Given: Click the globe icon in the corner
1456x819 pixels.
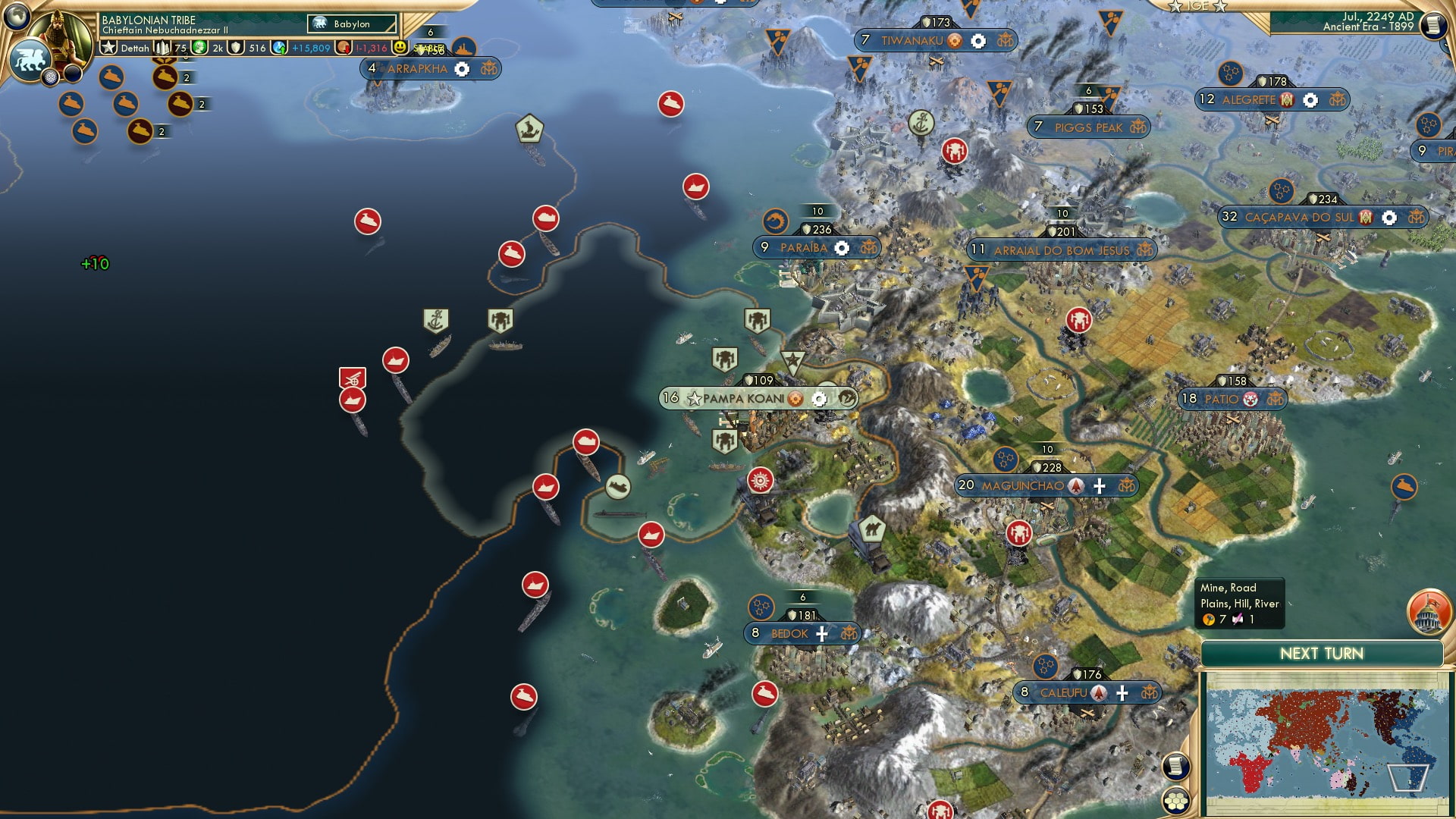Looking at the screenshot, I should pyautogui.click(x=16, y=14).
